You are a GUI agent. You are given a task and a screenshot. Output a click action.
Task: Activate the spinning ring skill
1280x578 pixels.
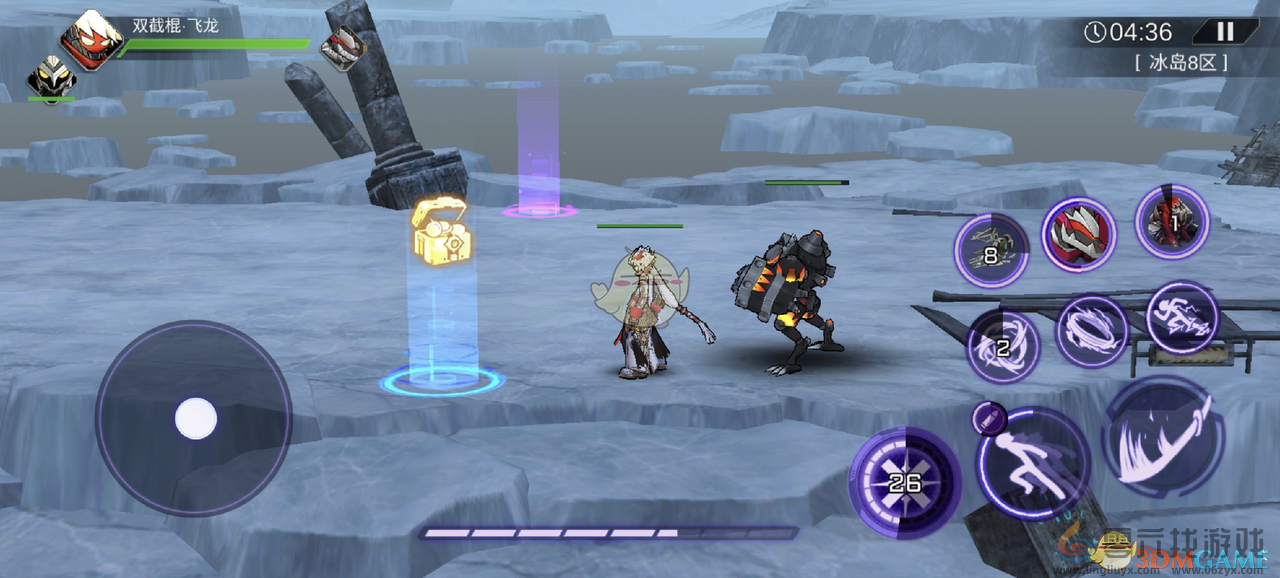coord(1091,330)
